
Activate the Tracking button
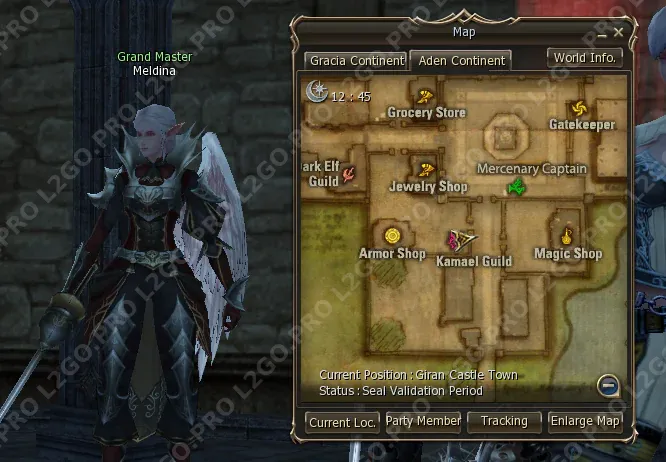(504, 422)
